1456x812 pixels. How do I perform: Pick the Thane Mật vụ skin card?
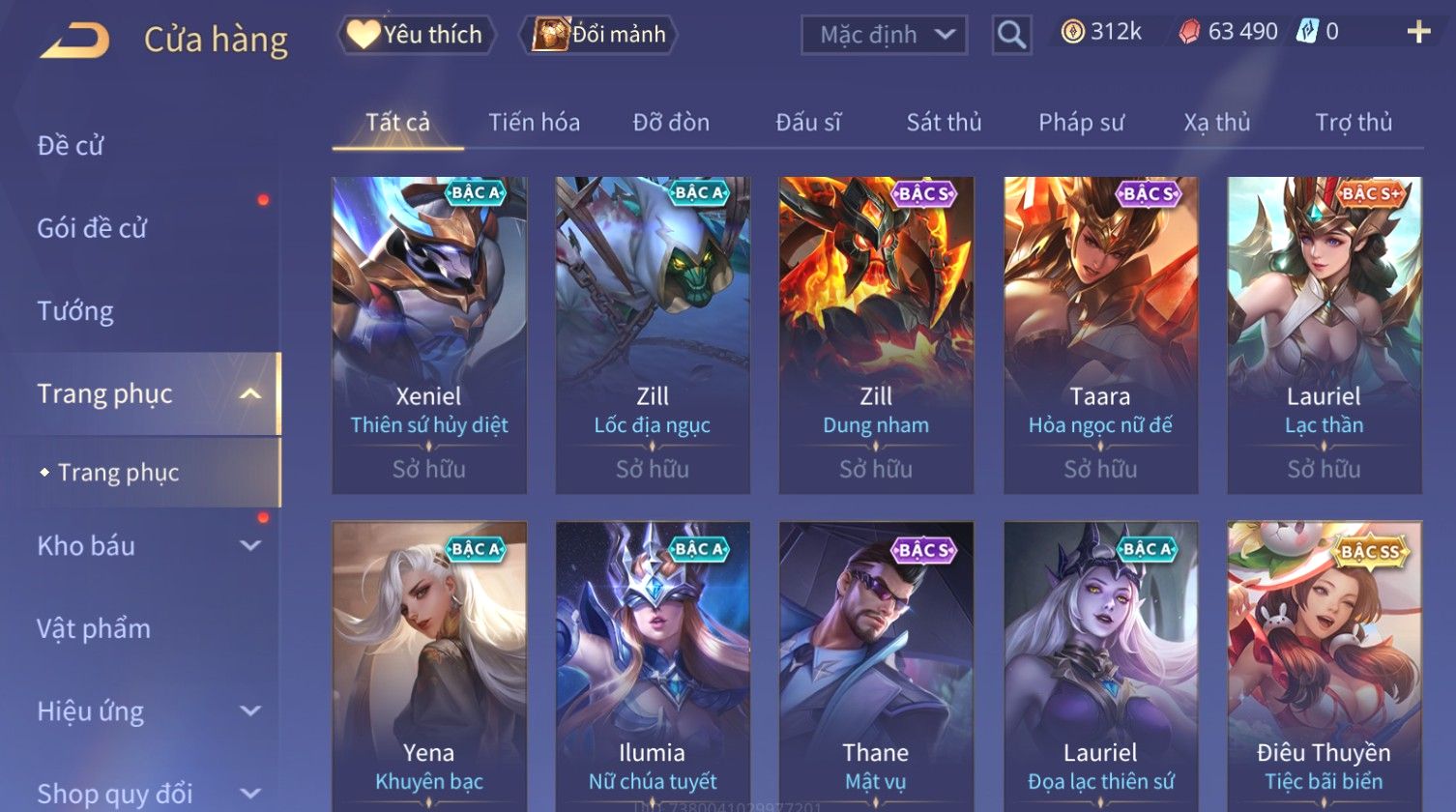pos(876,667)
